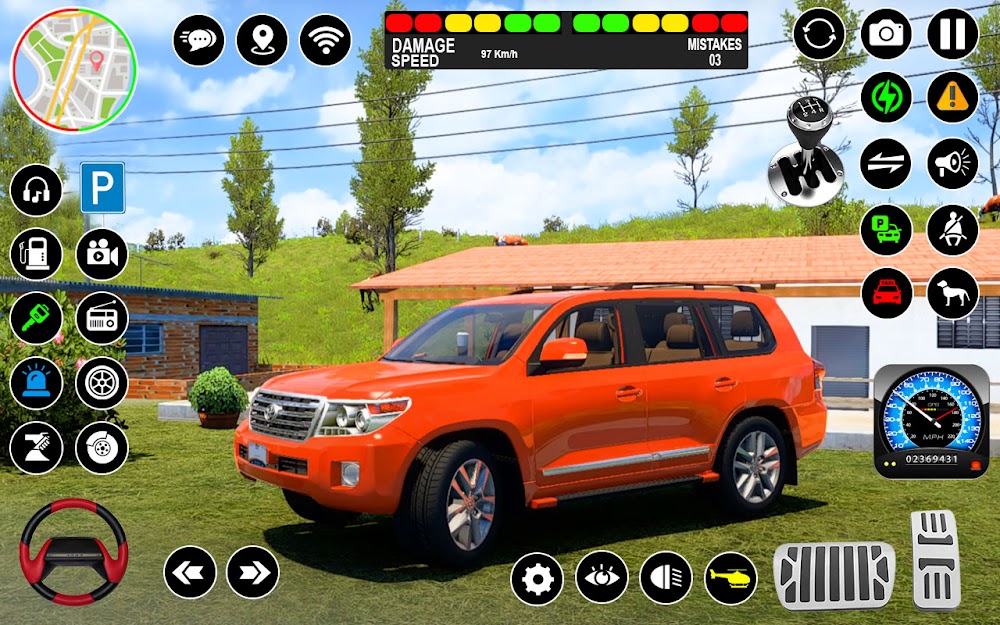1000x625 pixels.
Task: Open the fuel pump button
Action: click(37, 254)
